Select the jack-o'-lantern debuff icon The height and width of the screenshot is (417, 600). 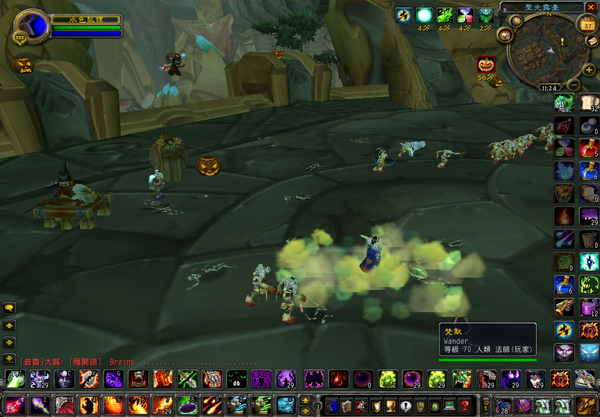[x=487, y=62]
